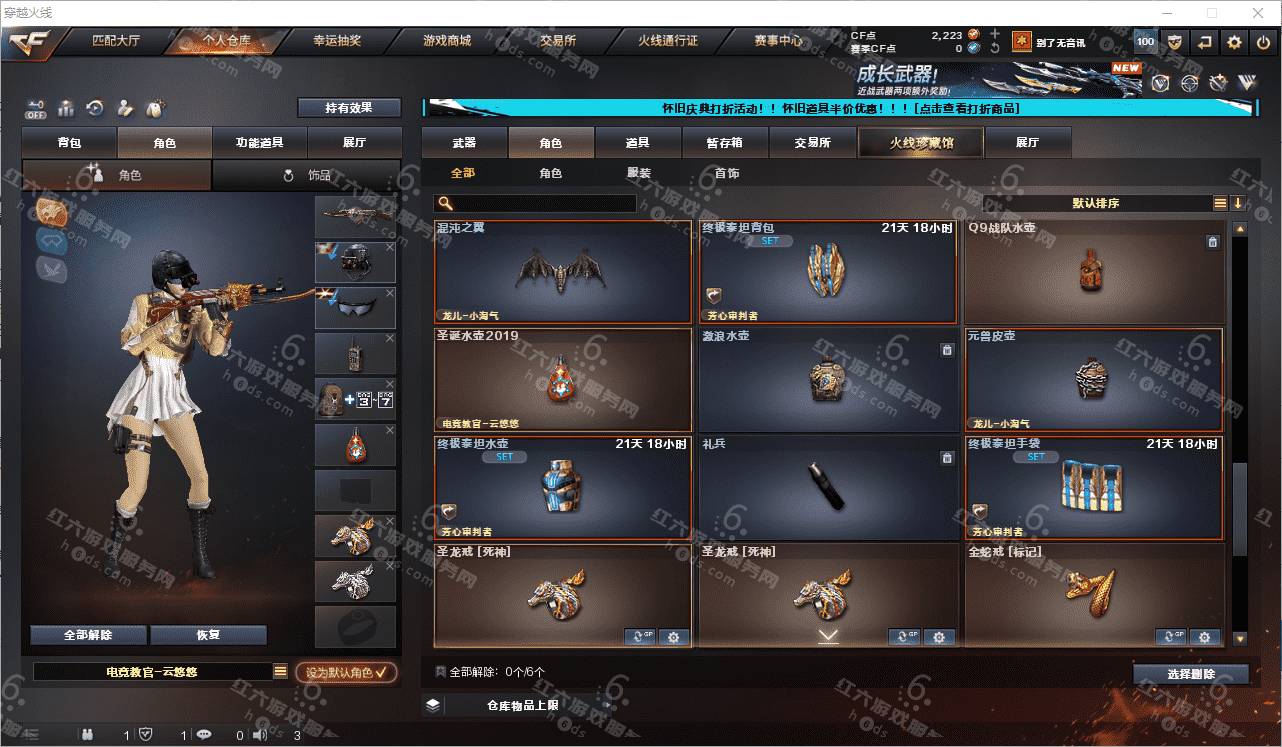Switch to the 饰品 accessories sub-tab
The width and height of the screenshot is (1282, 747).
307,175
